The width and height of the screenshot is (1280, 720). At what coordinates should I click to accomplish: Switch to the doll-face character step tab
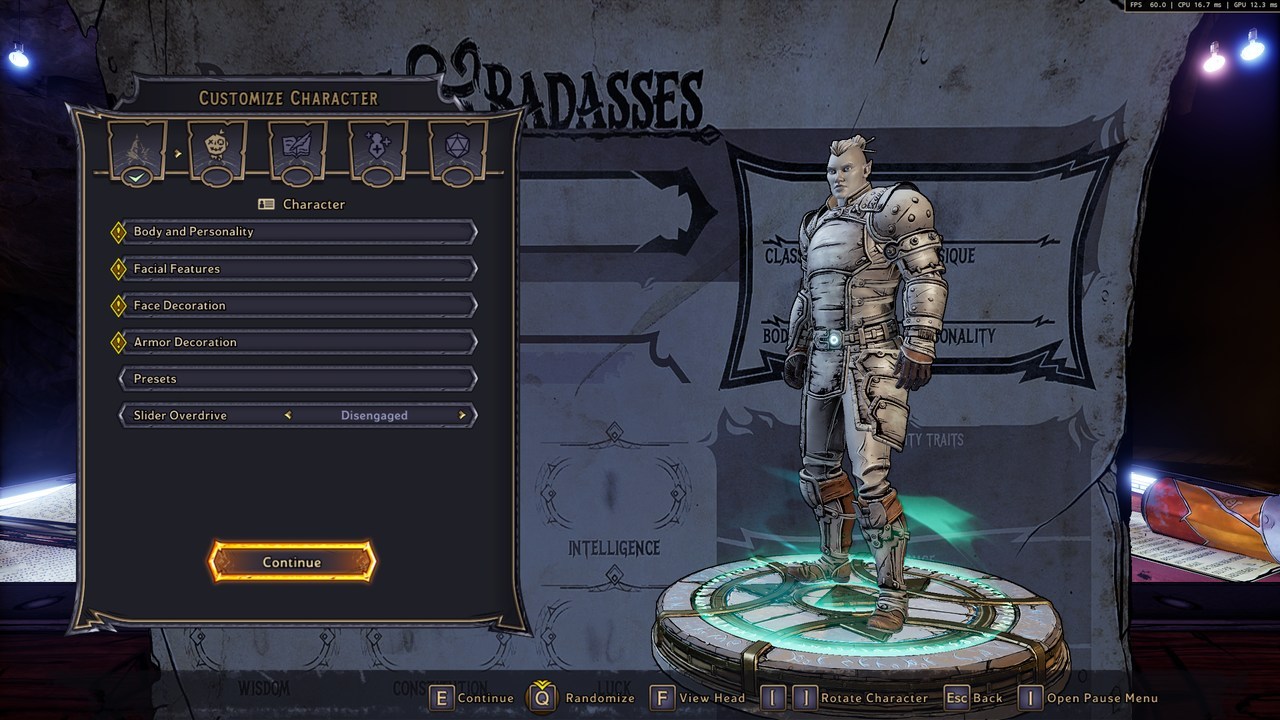tap(217, 150)
